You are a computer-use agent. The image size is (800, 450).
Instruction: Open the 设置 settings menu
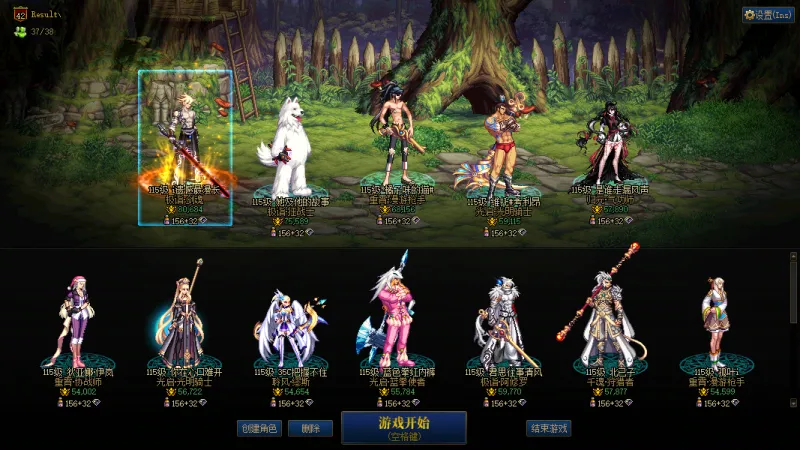point(768,15)
